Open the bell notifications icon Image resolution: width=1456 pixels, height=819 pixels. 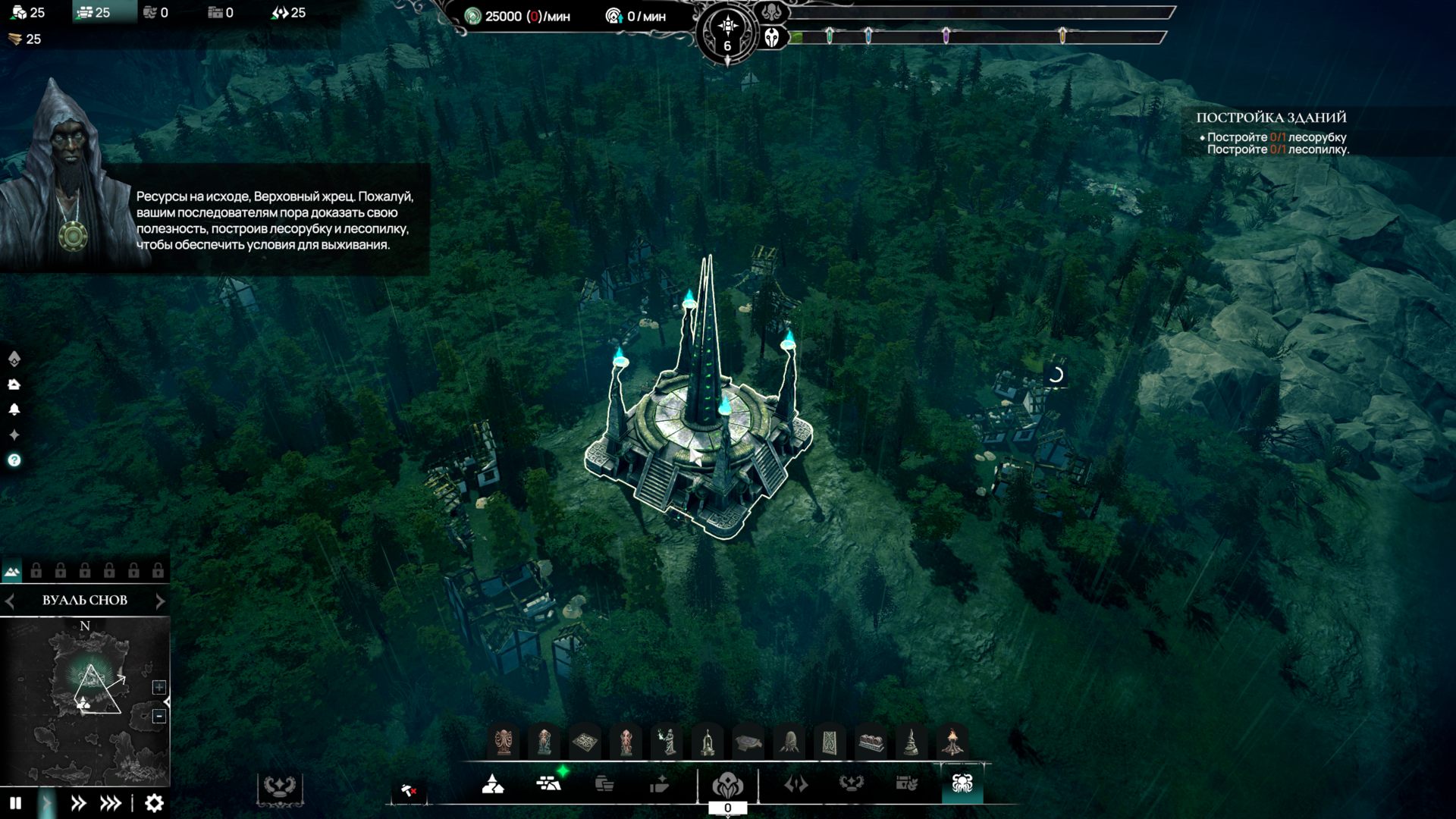[x=14, y=409]
